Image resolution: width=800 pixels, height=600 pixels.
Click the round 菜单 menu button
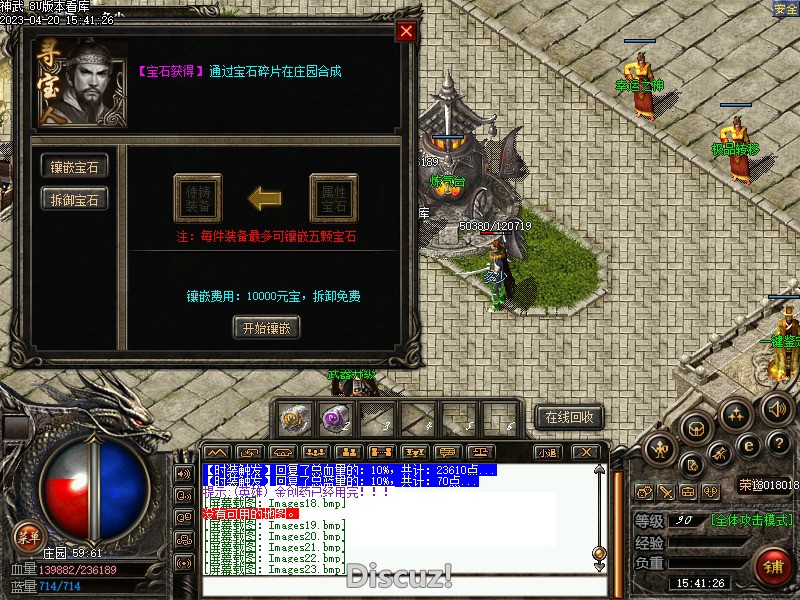tap(27, 537)
